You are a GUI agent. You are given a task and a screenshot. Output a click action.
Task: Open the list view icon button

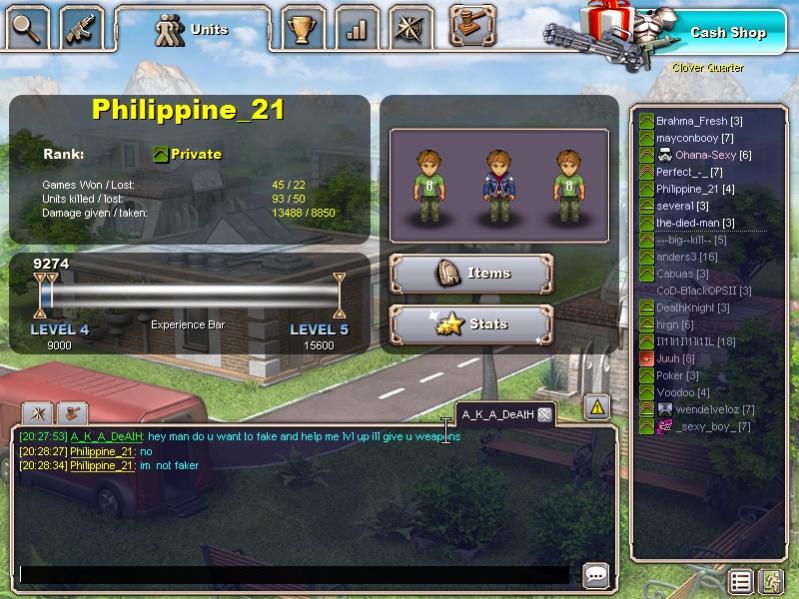click(x=740, y=581)
